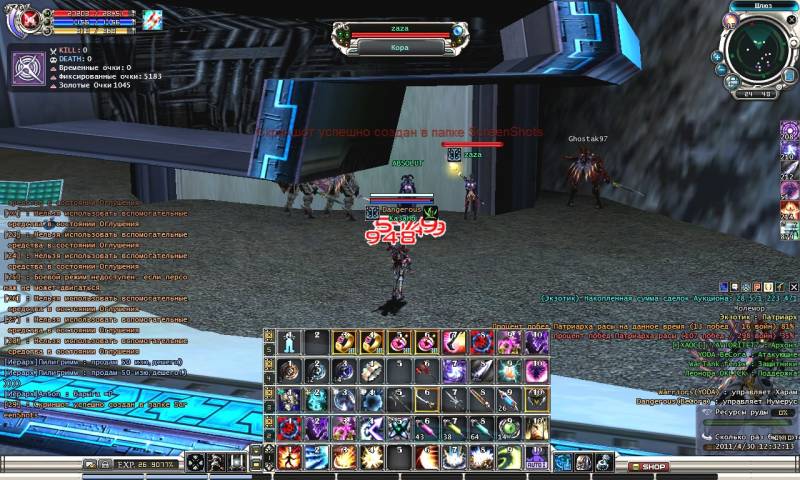
Task: Use the pink potion with count 43
Action: [x=427, y=429]
